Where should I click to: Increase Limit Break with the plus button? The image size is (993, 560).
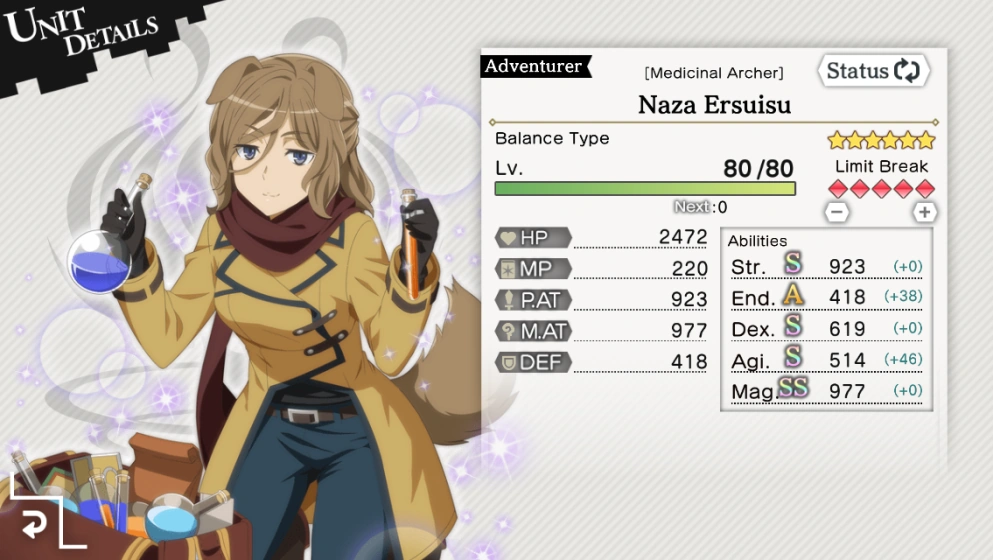coord(925,212)
